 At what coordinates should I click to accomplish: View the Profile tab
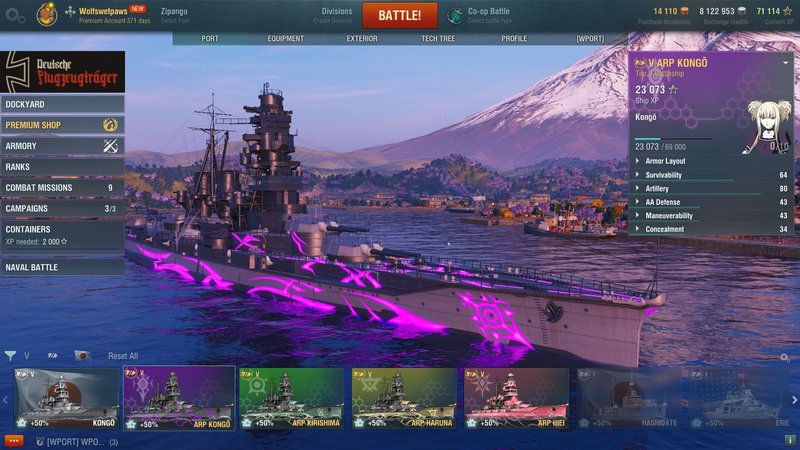(x=514, y=39)
